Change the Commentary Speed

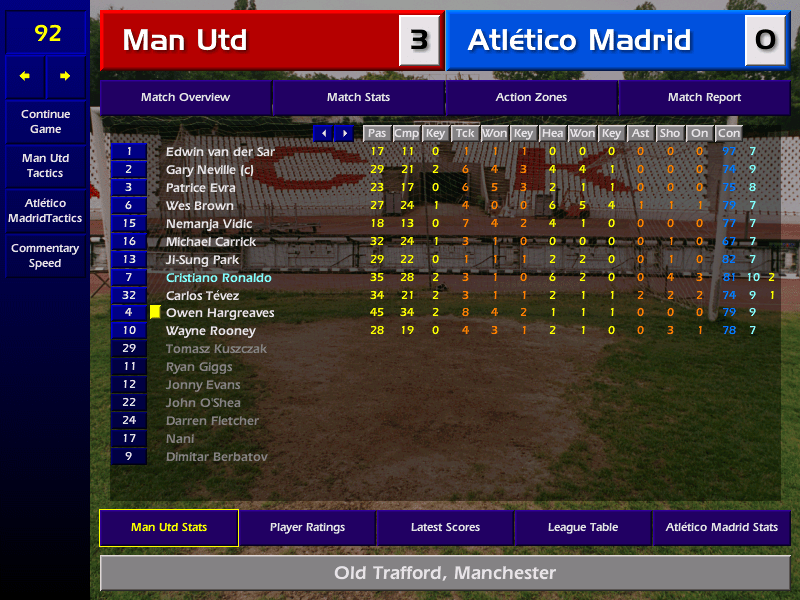click(x=46, y=255)
